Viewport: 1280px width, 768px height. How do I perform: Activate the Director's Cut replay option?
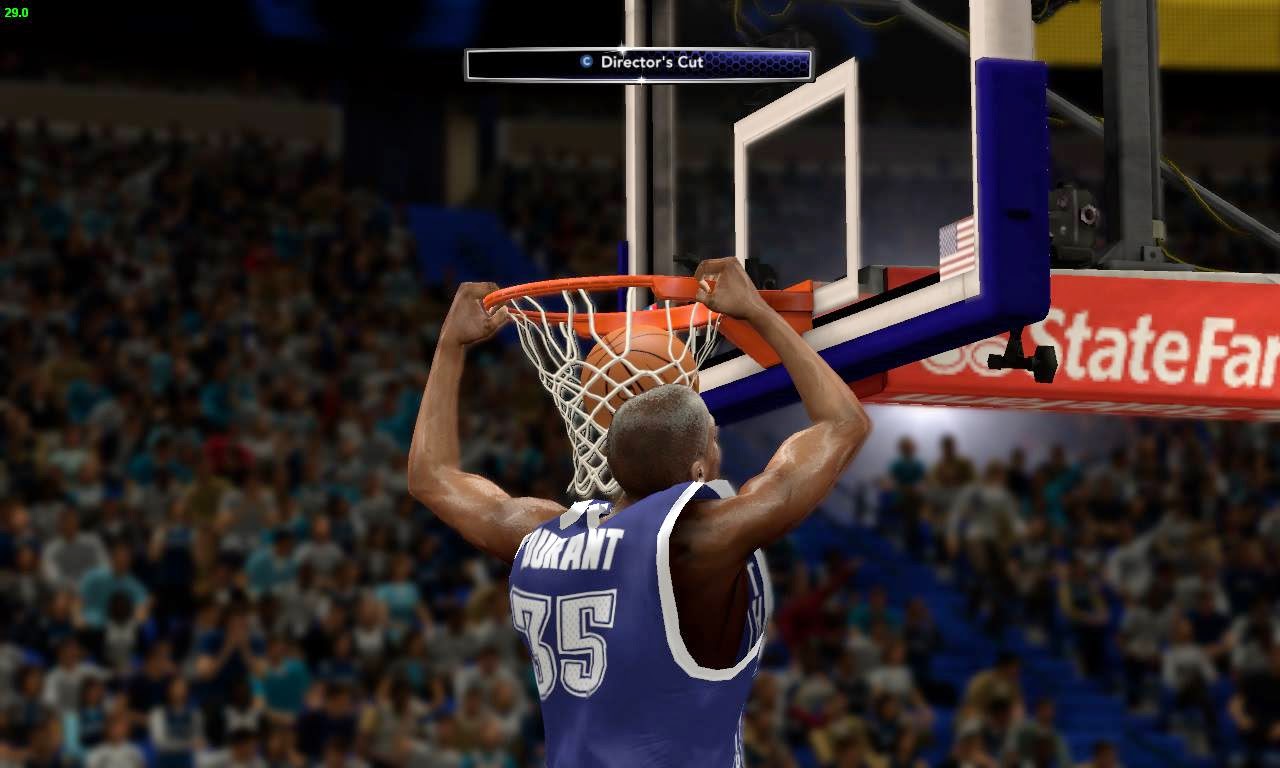(640, 61)
